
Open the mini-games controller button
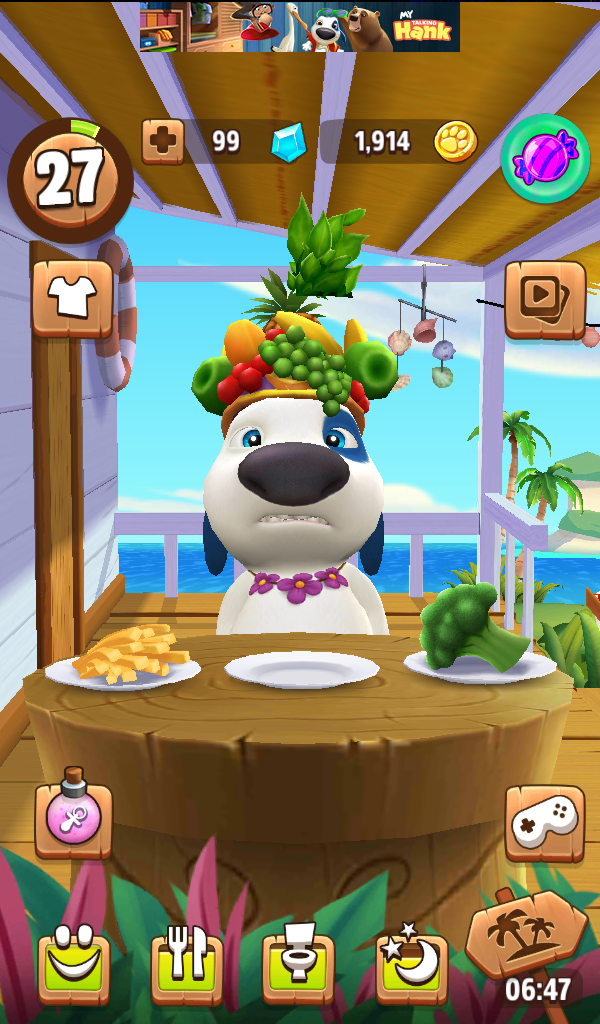click(x=544, y=822)
